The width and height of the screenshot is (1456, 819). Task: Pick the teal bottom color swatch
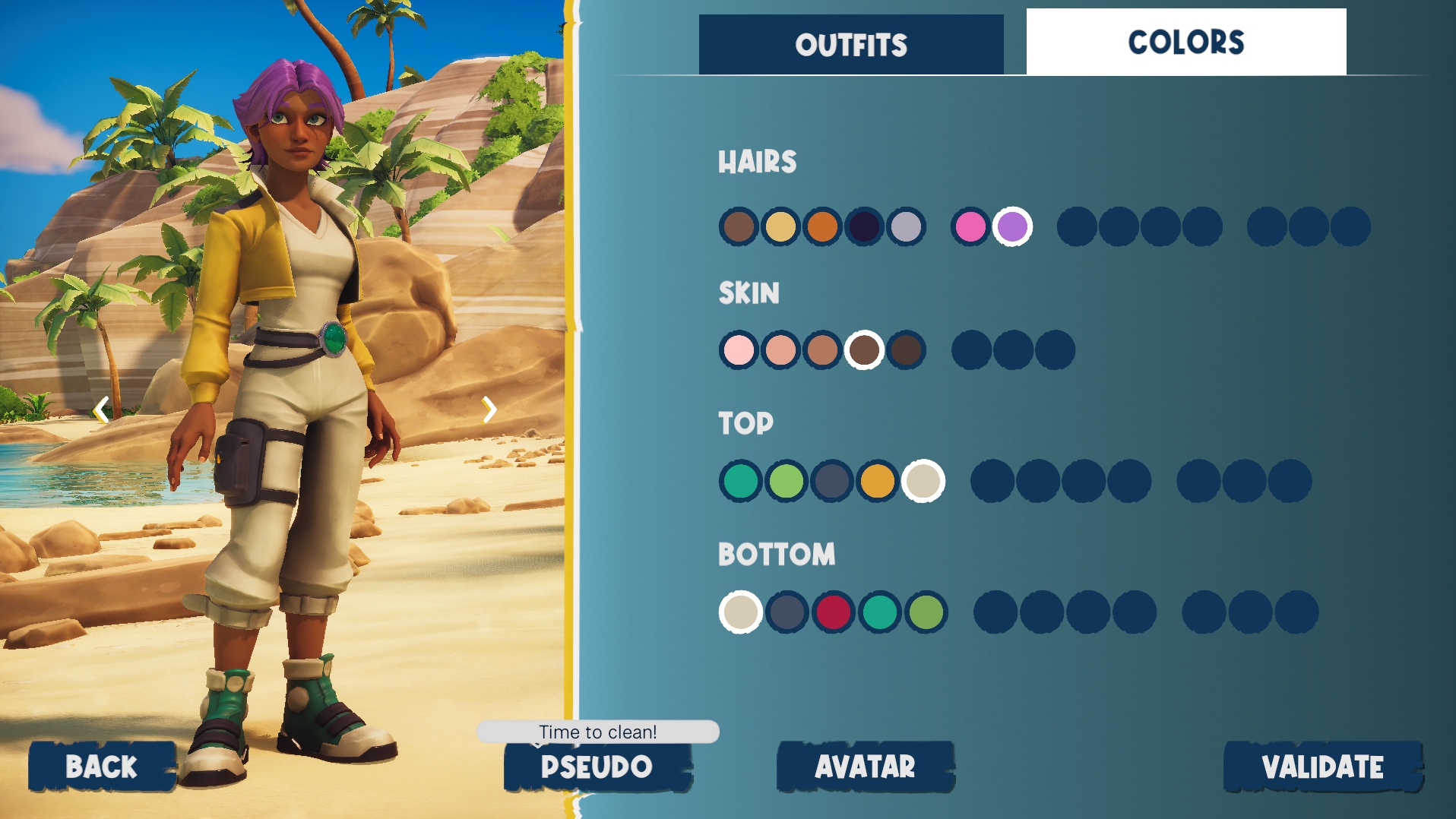point(880,612)
